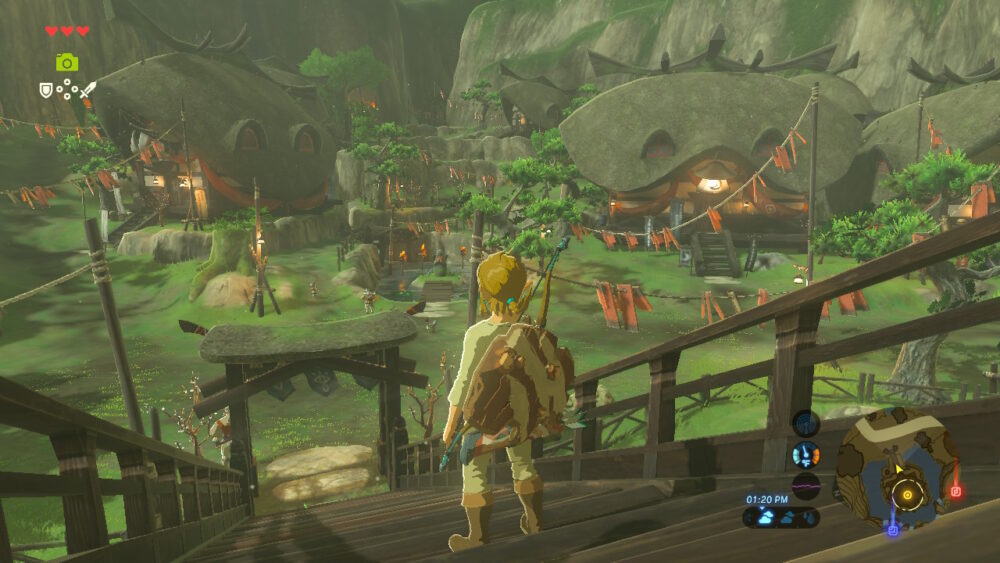Choose the sword weapon icon

pos(89,89)
